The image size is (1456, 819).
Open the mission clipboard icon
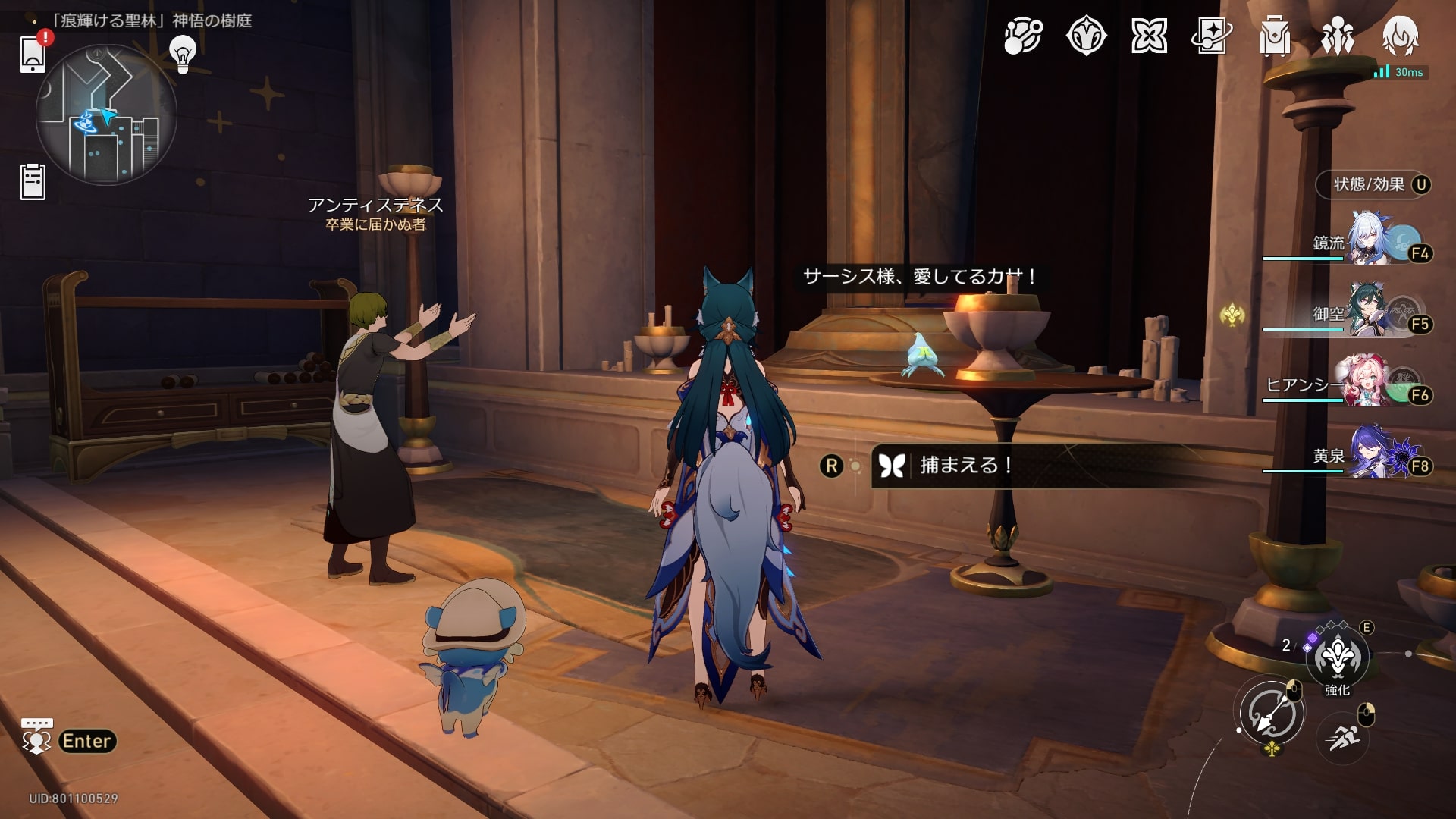(x=33, y=182)
